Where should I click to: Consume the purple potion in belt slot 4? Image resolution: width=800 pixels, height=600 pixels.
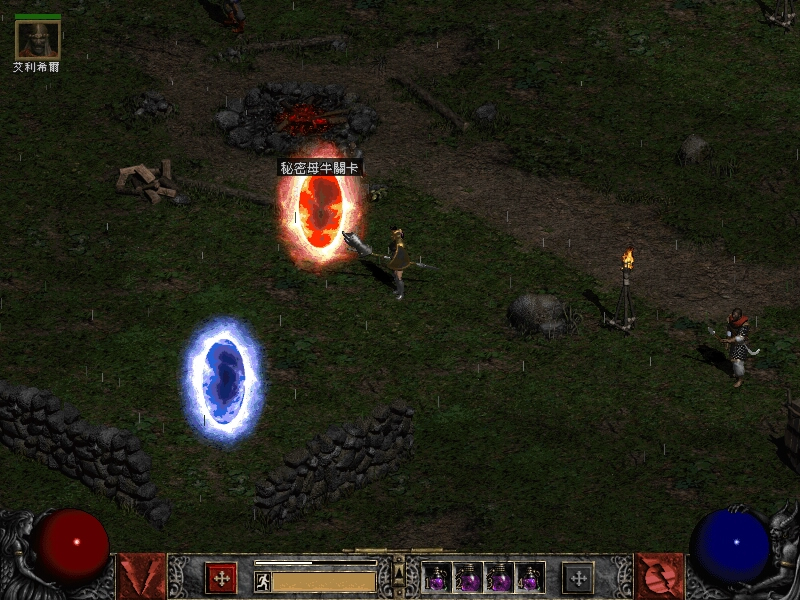(x=530, y=577)
